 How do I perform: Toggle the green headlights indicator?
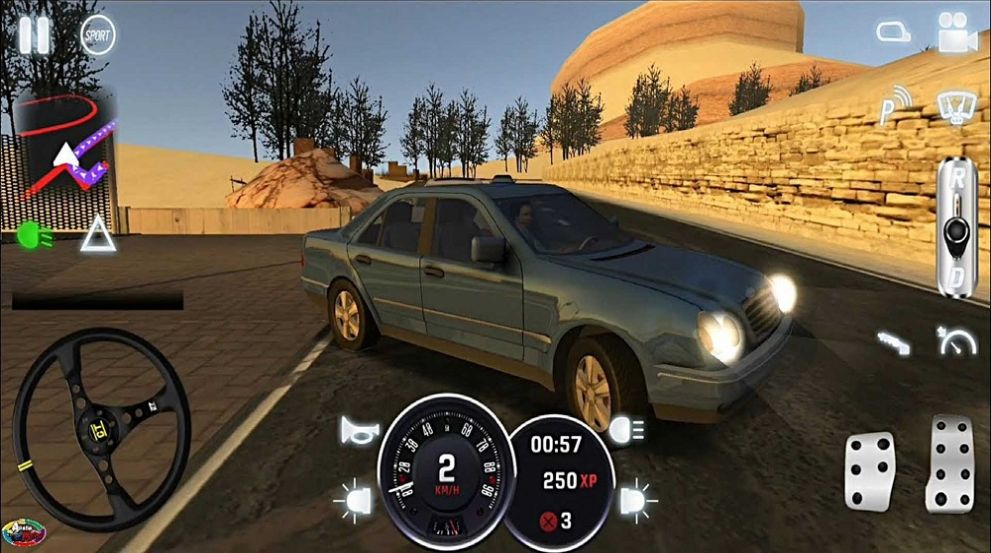(x=35, y=235)
